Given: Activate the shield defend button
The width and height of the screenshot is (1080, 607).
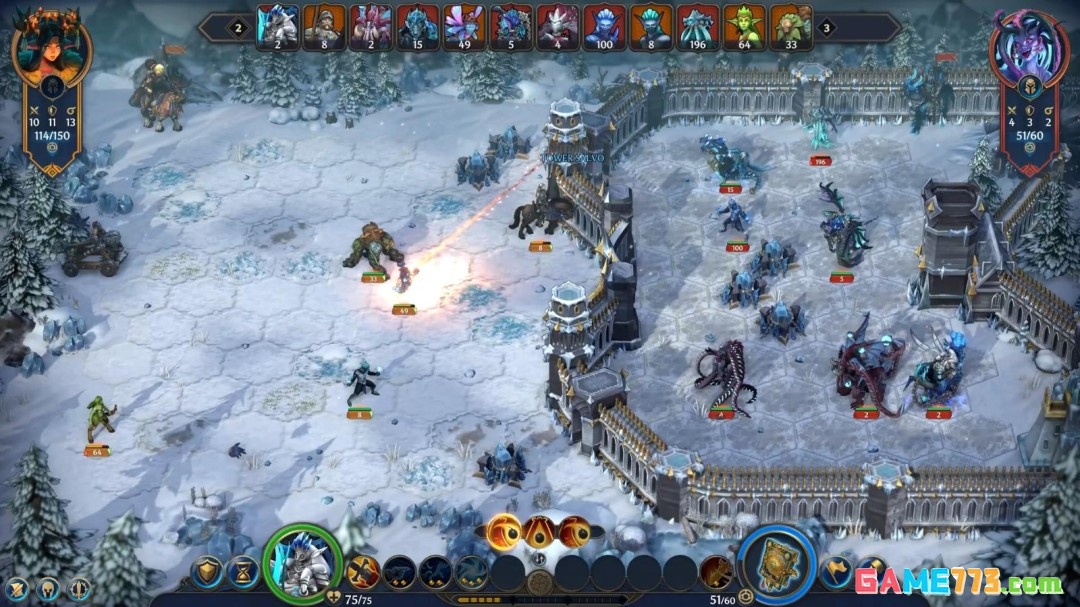Looking at the screenshot, I should tap(206, 572).
